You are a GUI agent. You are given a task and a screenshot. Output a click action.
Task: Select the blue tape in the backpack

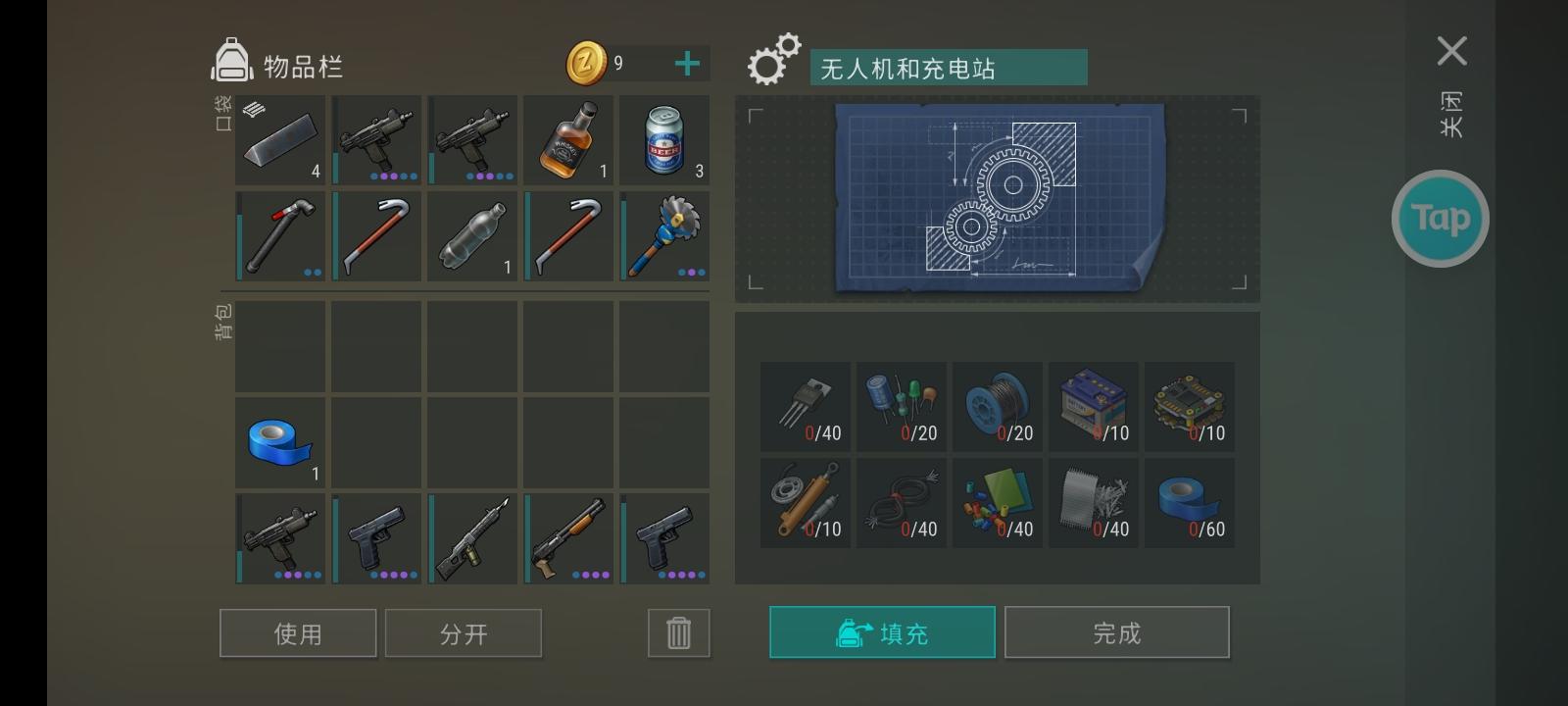tap(279, 441)
